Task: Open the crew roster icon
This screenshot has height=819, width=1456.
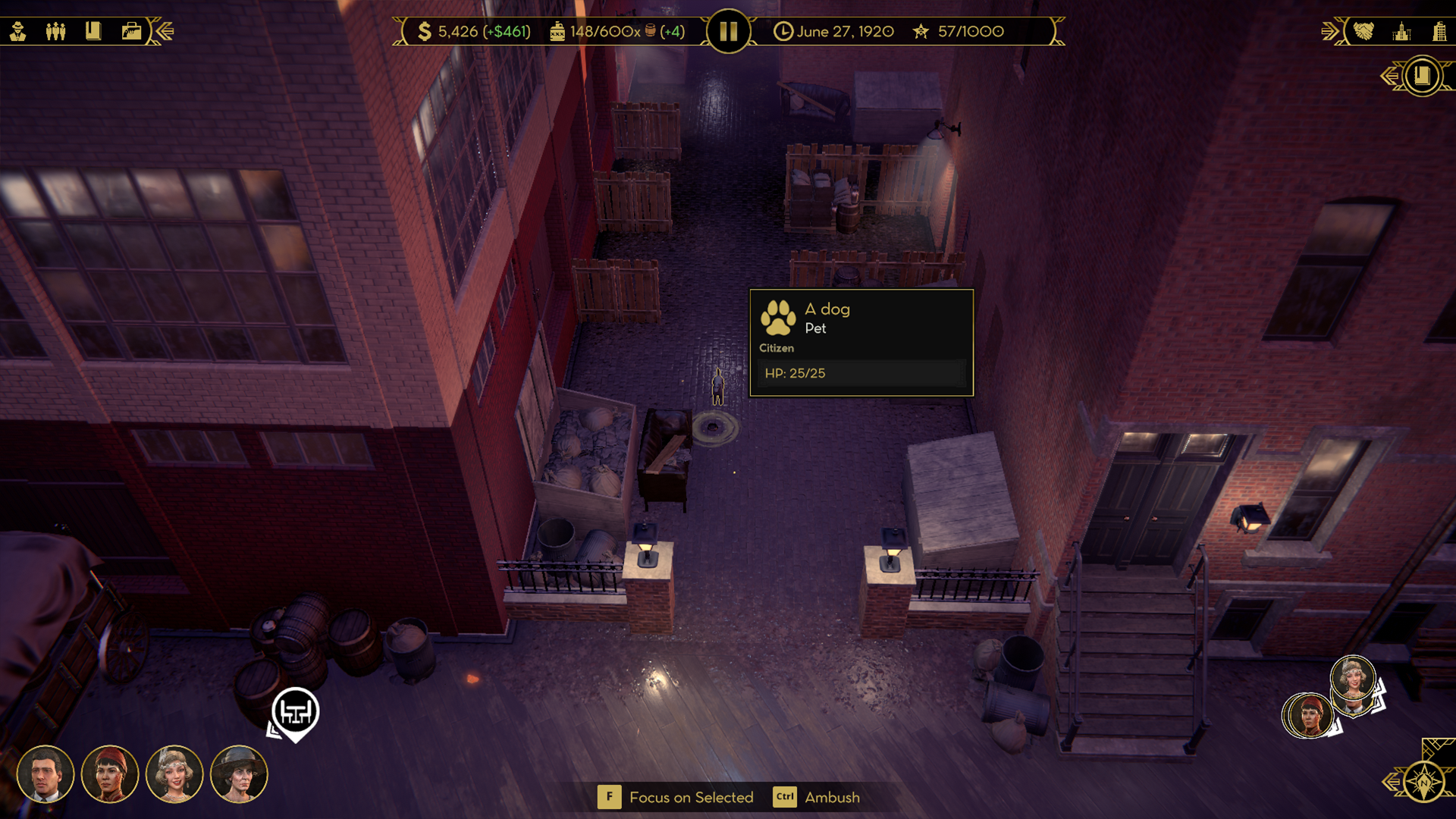Action: tap(55, 31)
